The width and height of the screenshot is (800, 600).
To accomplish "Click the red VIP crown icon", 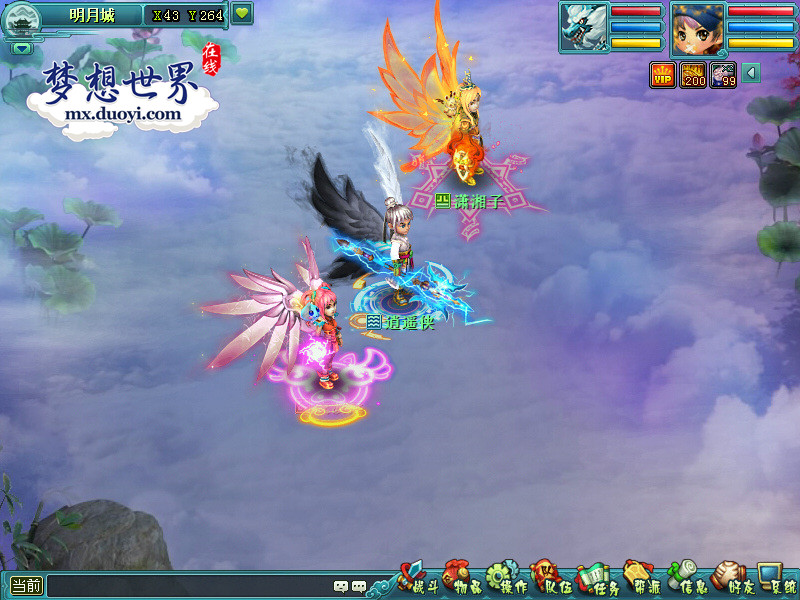I will click(x=663, y=74).
